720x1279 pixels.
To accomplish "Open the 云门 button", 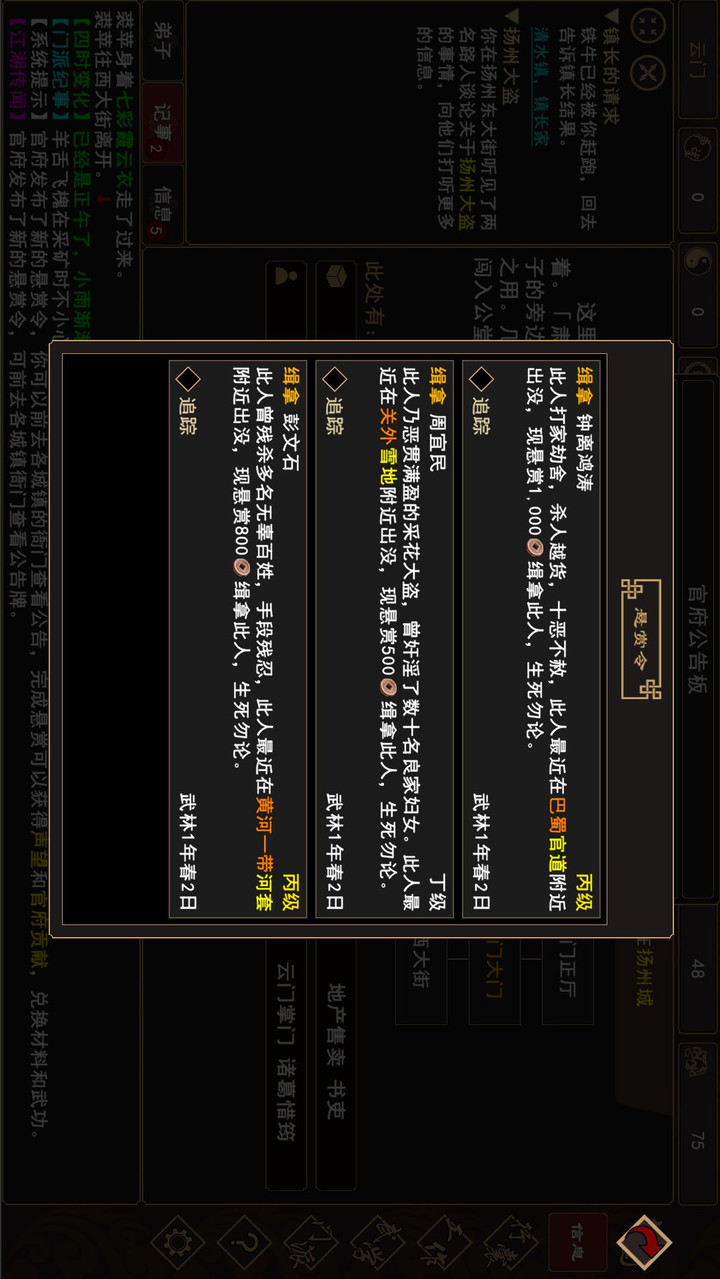I will pyautogui.click(x=697, y=62).
